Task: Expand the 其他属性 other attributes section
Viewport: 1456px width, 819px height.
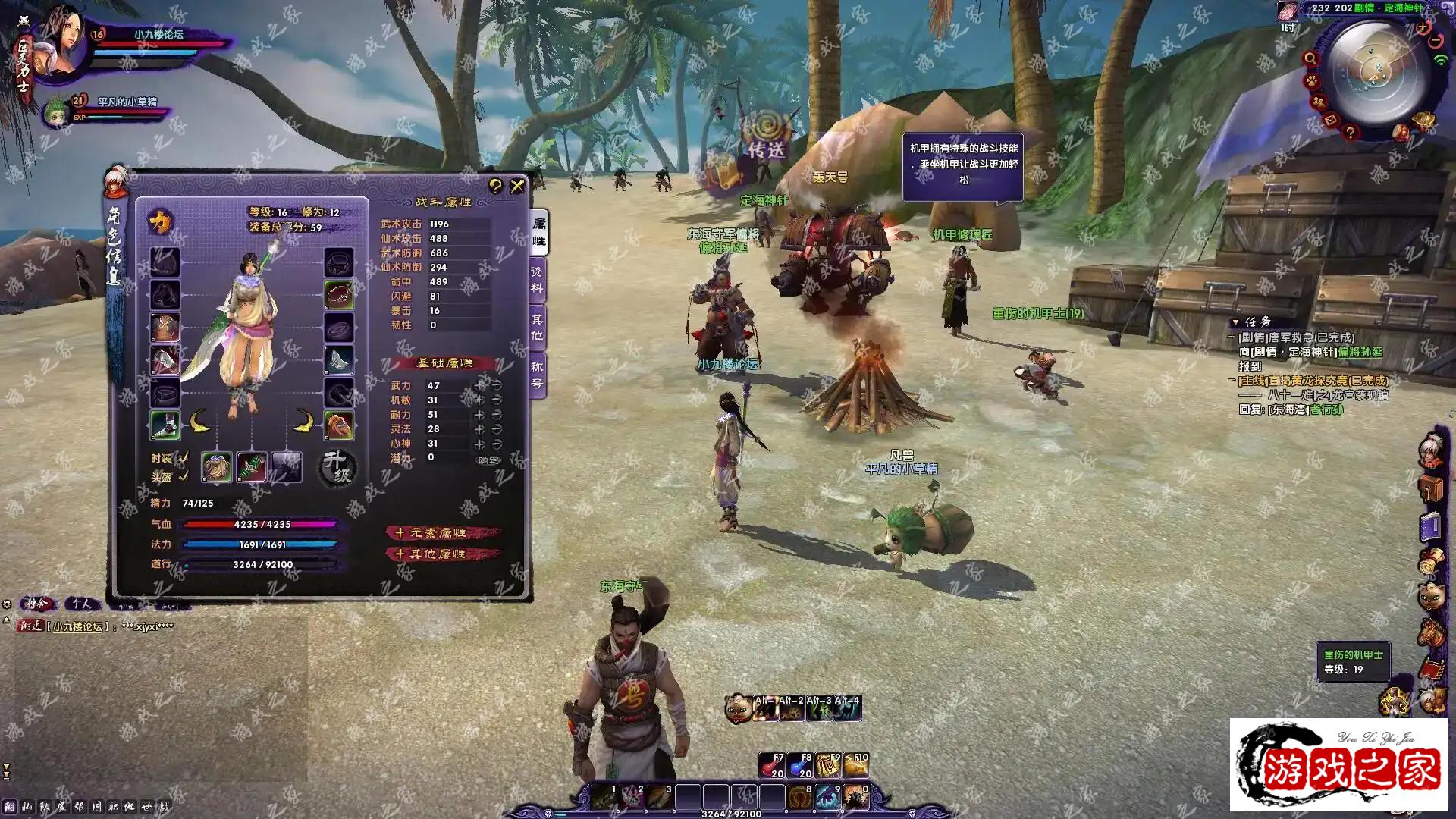Action: coord(442,554)
